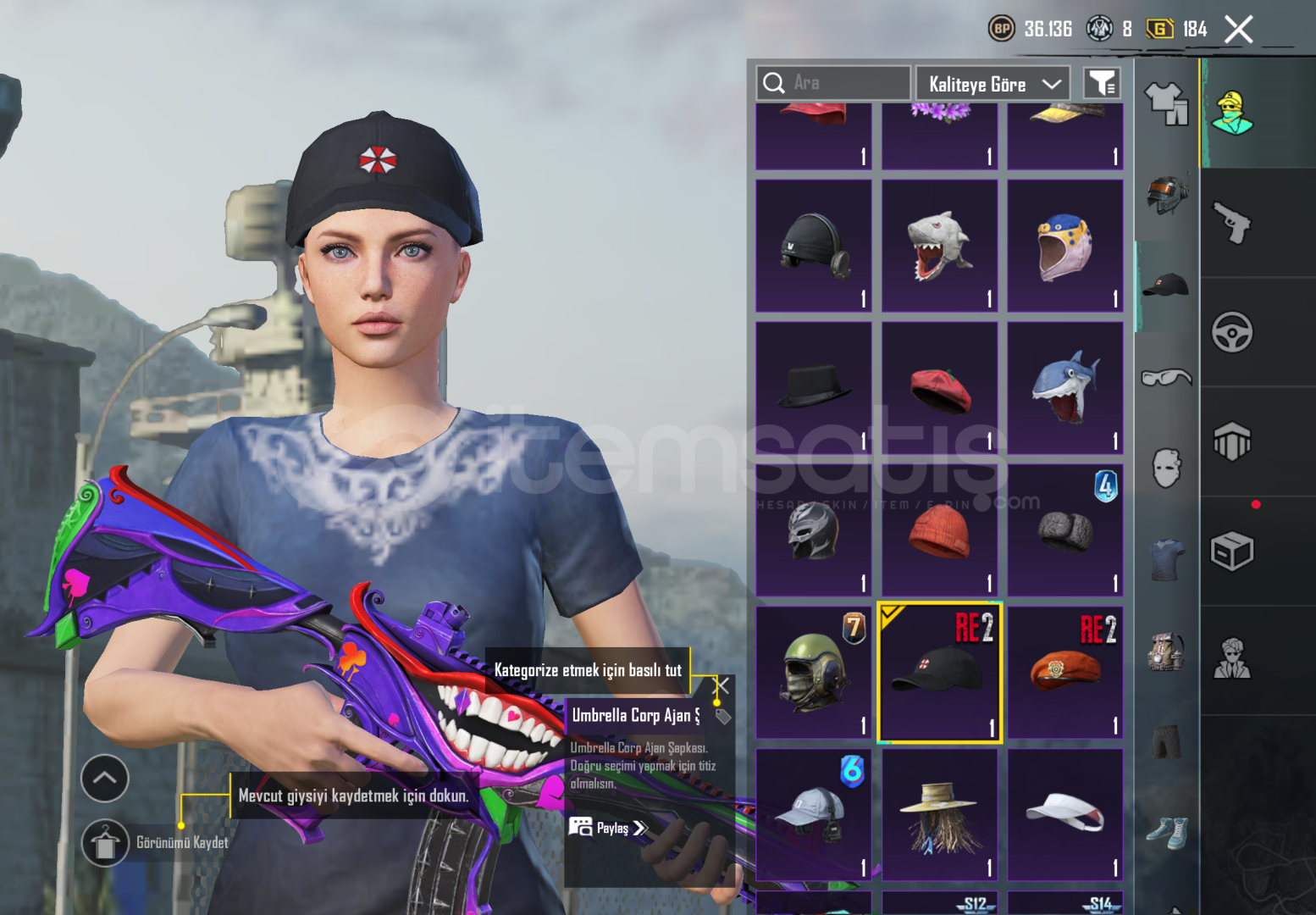Open the crate box tab
The image size is (1316, 915).
point(1232,552)
